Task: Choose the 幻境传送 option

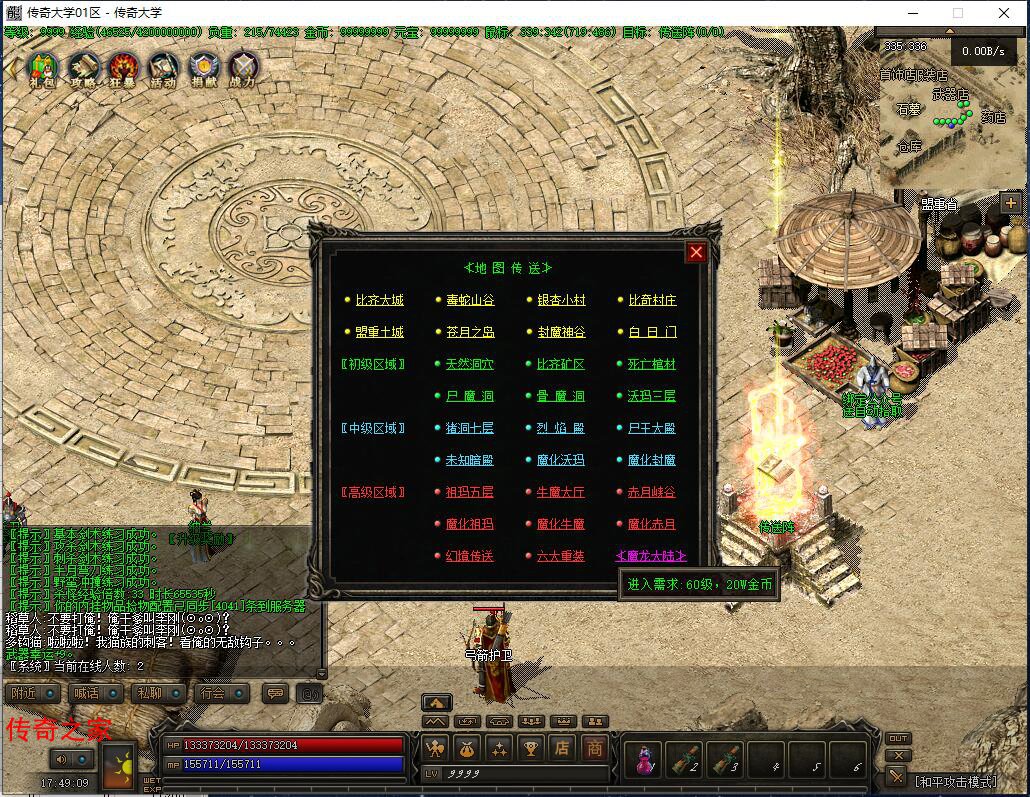Action: (470, 556)
